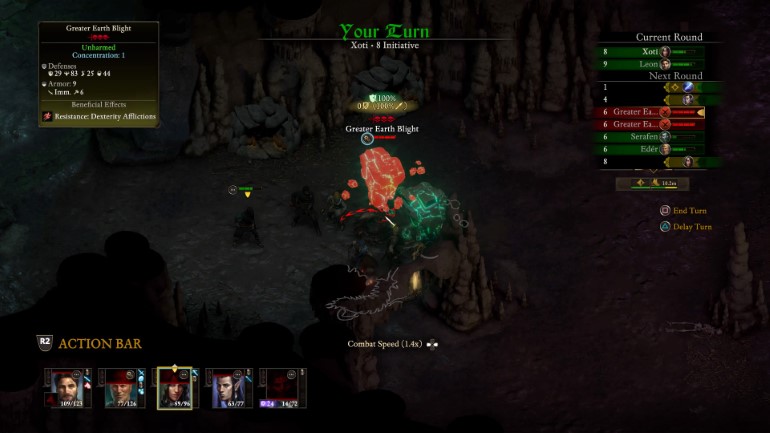This screenshot has width=770, height=433.
Task: Choose Leon in the initiative tracker
Action: point(651,64)
